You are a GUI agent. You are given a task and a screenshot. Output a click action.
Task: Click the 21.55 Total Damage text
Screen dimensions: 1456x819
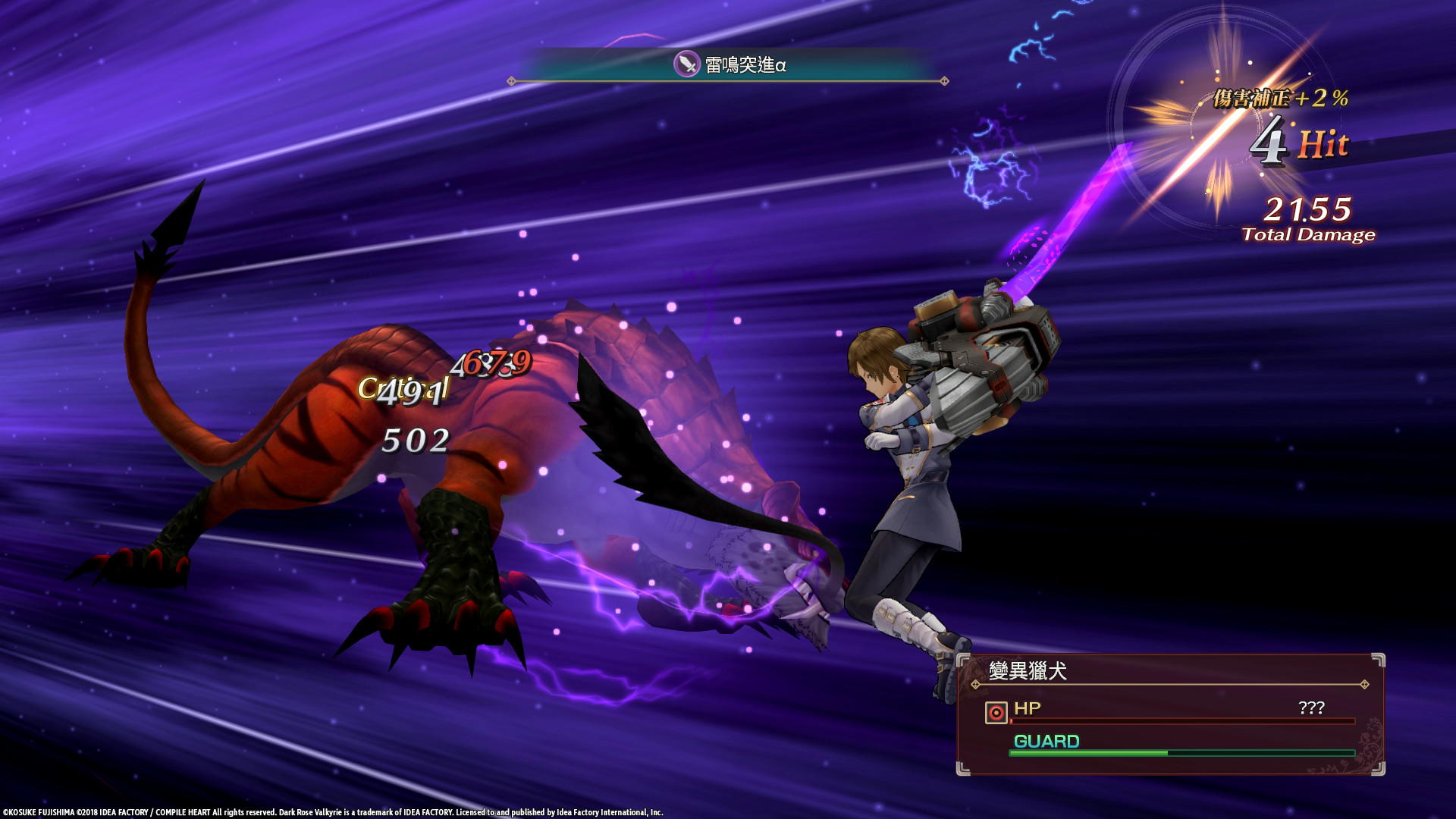coord(1306,220)
